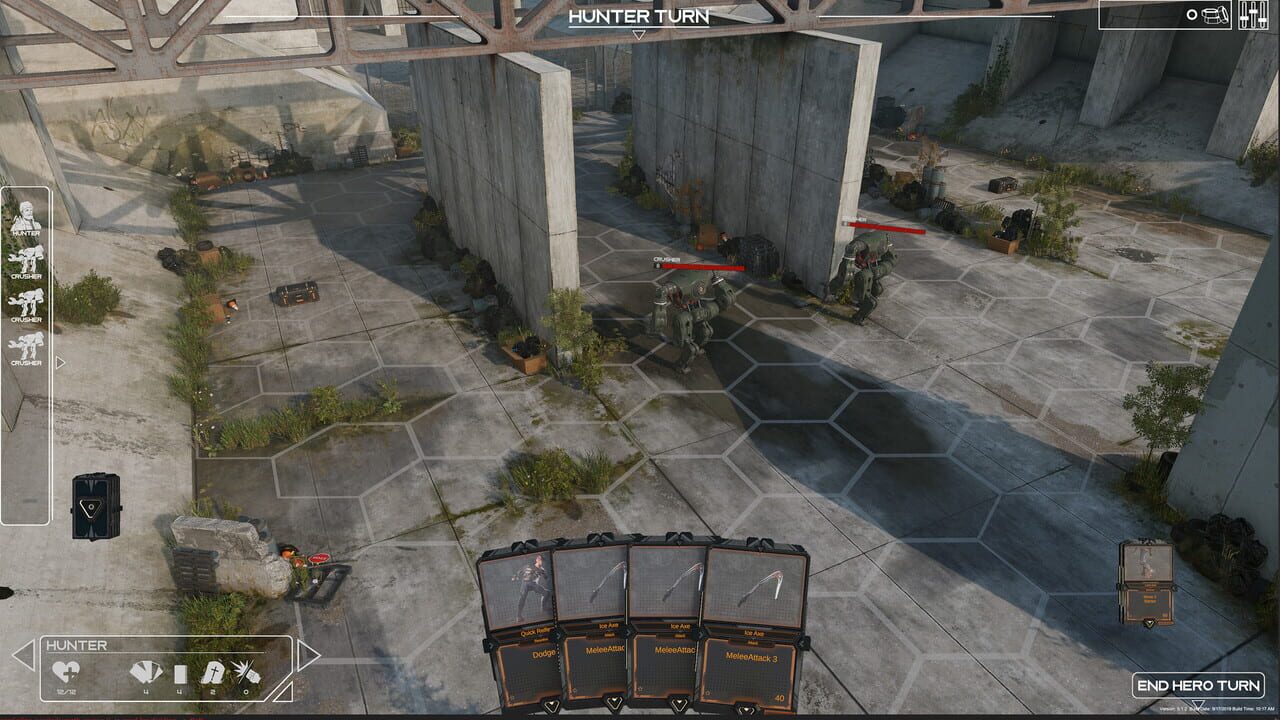This screenshot has width=1280, height=720.
Task: Open the down arrow below the HUNTER TURN banner
Action: point(639,32)
